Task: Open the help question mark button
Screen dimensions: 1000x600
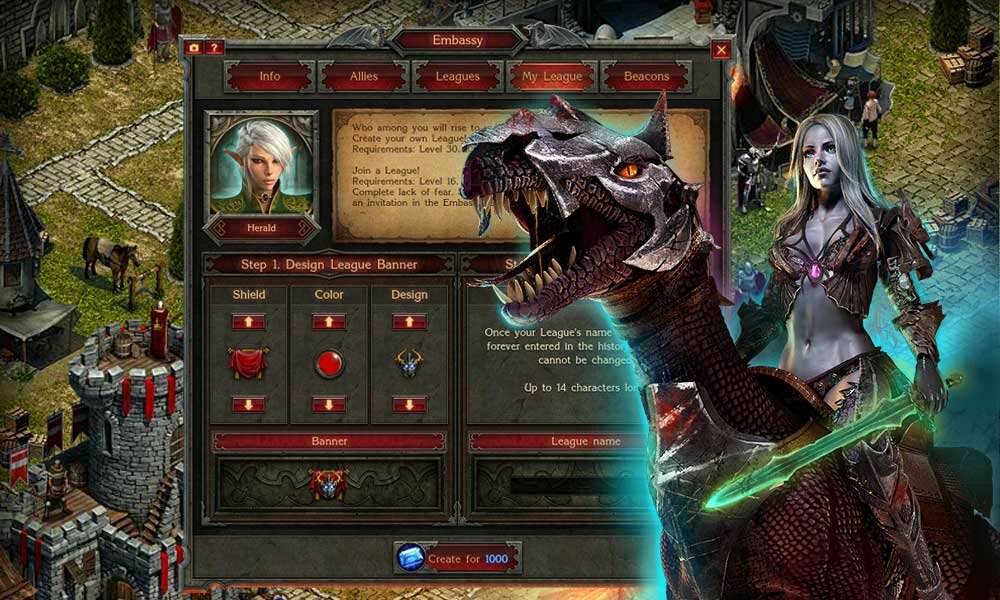Action: 216,47
